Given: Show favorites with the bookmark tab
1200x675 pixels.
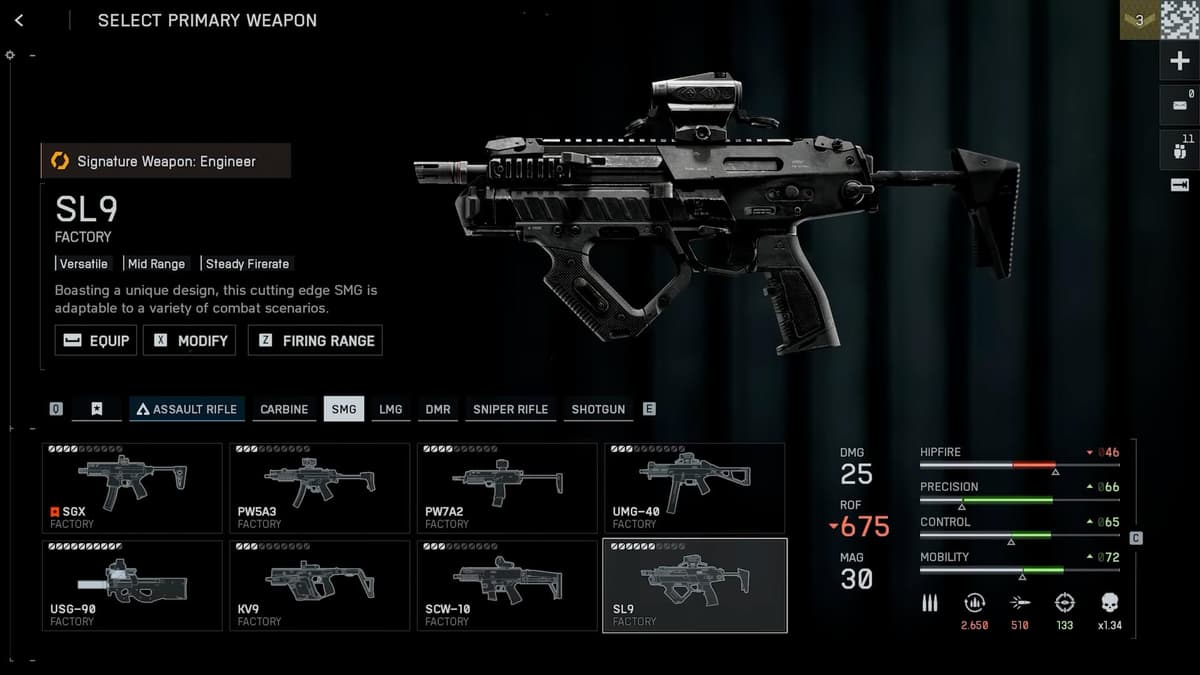Looking at the screenshot, I should (x=96, y=409).
